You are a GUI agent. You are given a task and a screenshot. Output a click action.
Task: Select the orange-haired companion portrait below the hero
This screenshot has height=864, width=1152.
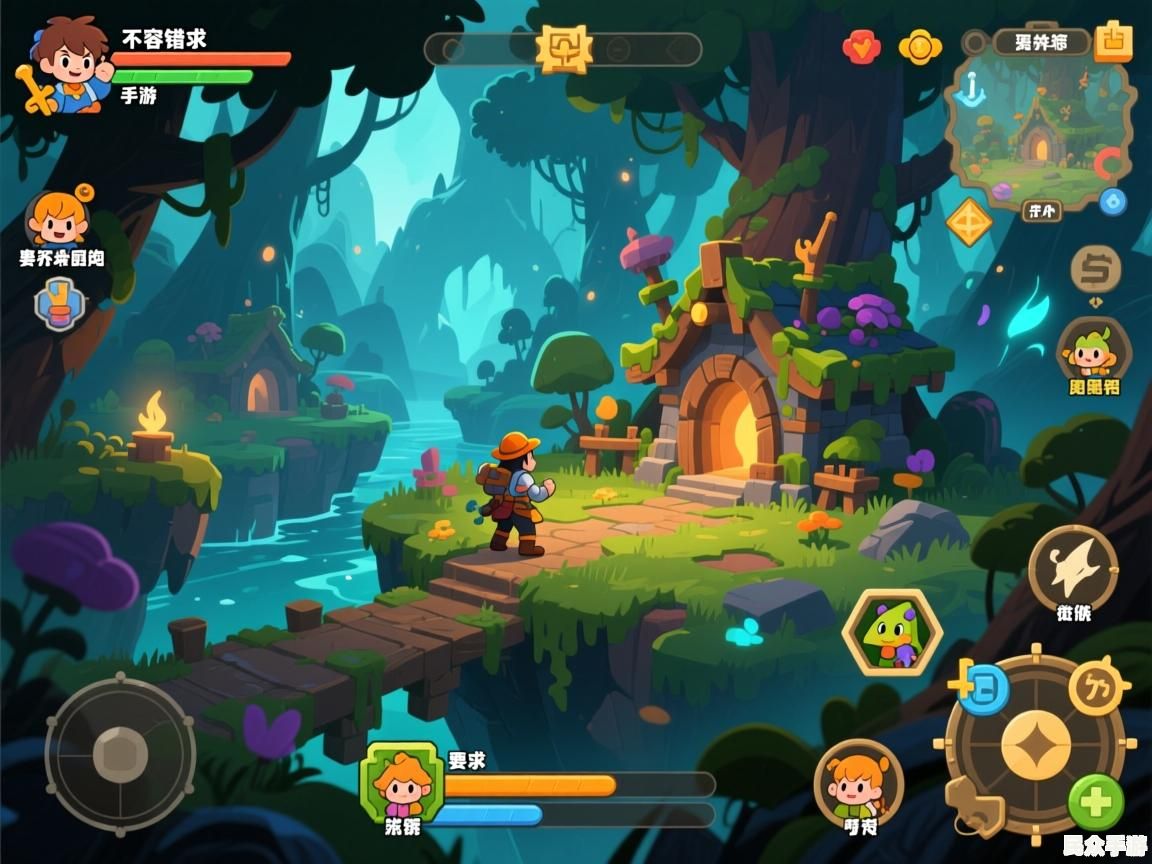(x=58, y=218)
